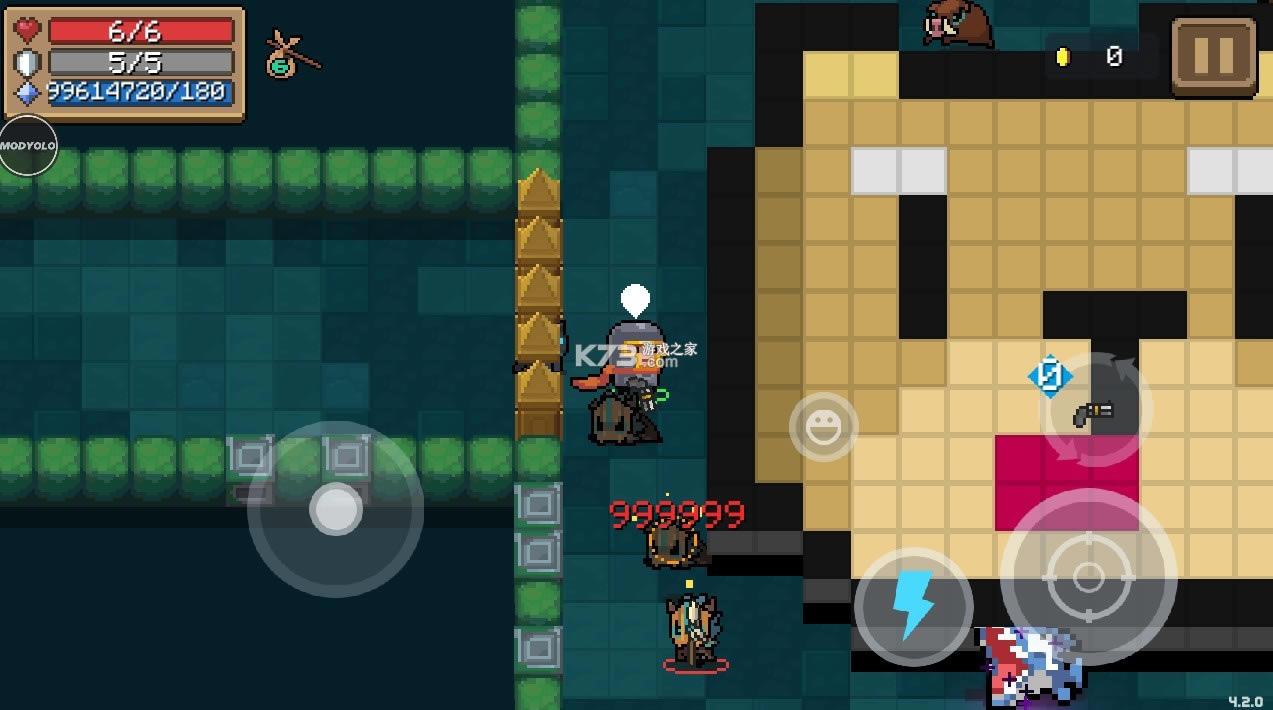Open the MODYOLO mod menu badge

[x=27, y=146]
